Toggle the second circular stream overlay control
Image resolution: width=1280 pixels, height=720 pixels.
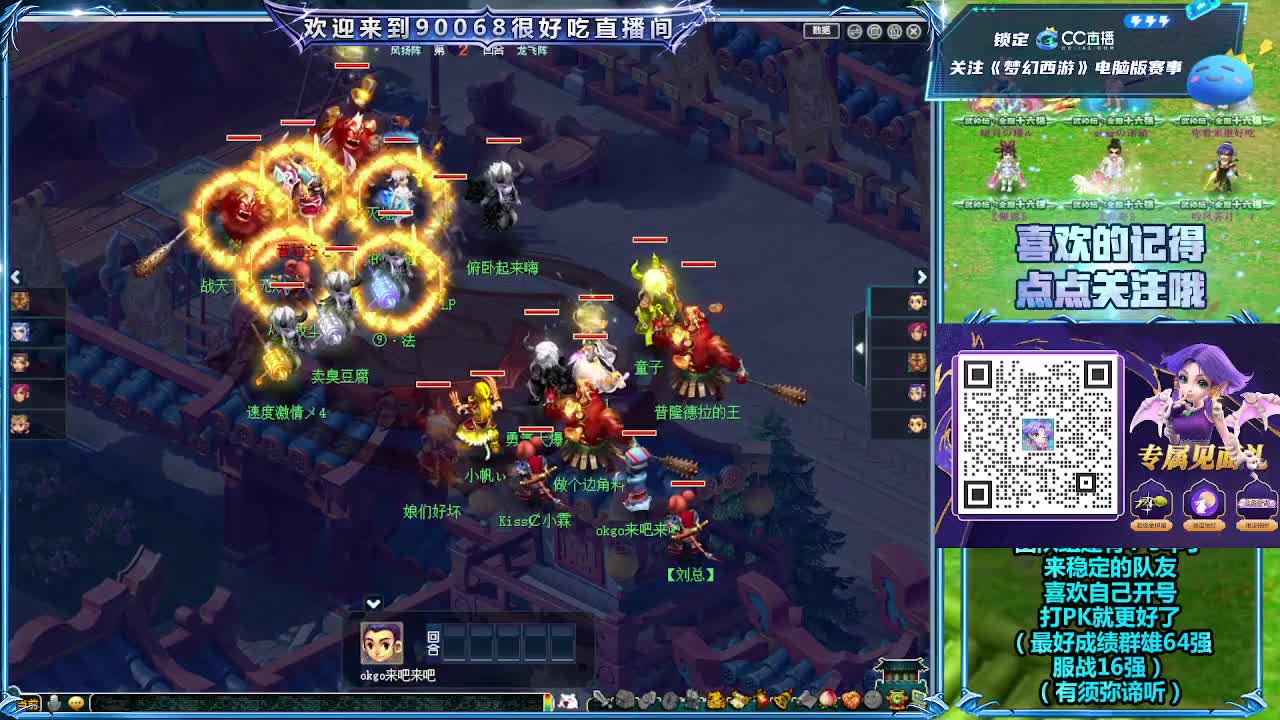coord(874,32)
